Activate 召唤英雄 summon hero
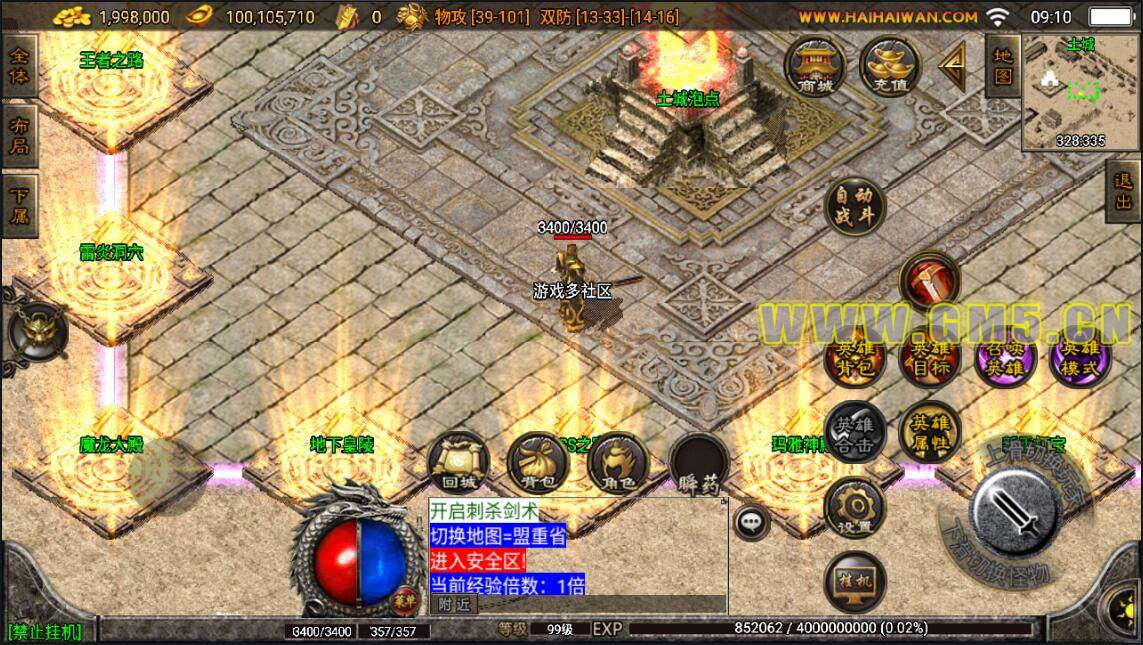Screen dimensions: 1143x645 1004,358
